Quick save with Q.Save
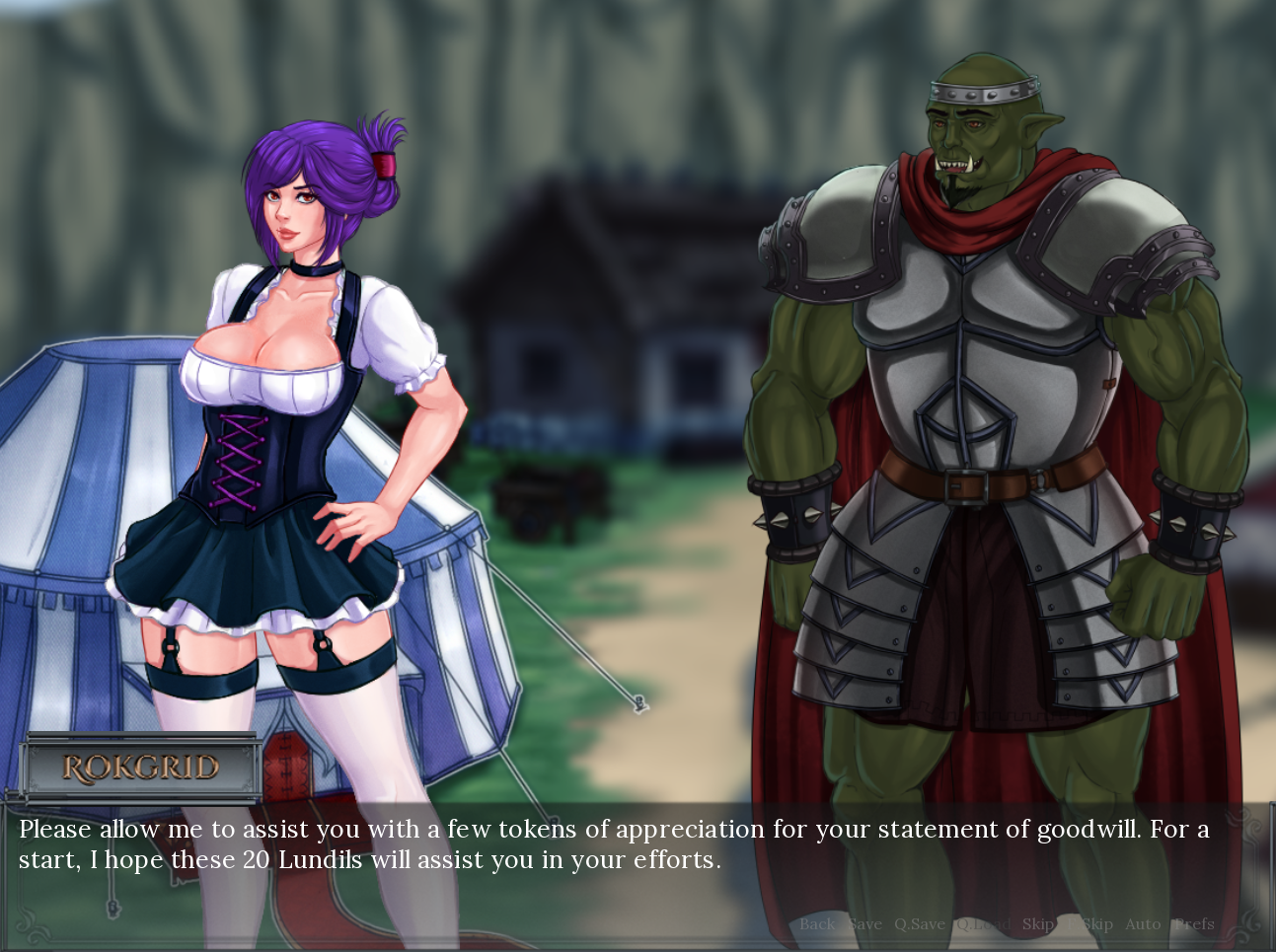Image resolution: width=1276 pixels, height=952 pixels. 919,924
